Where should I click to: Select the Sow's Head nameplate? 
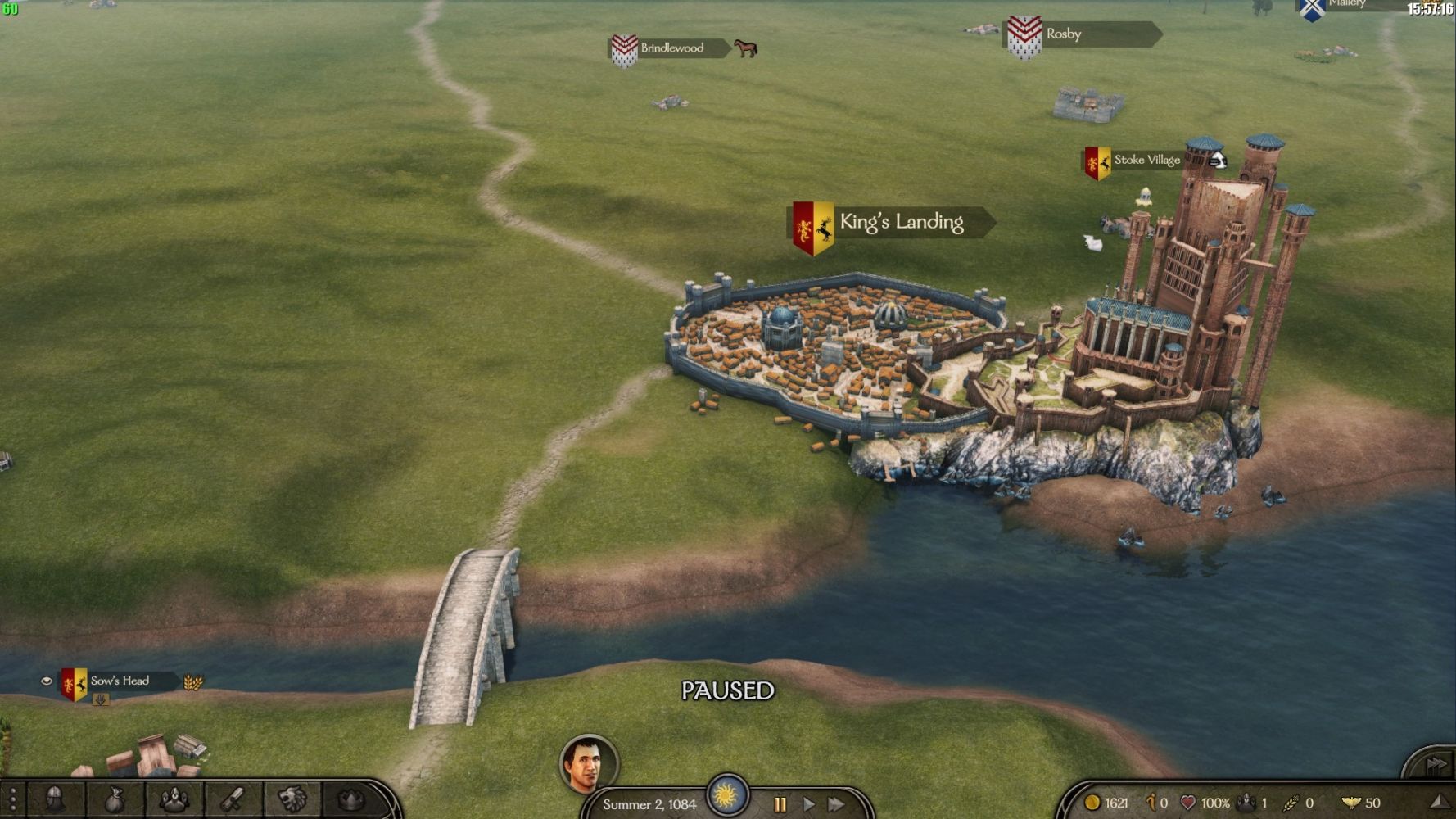[x=120, y=681]
